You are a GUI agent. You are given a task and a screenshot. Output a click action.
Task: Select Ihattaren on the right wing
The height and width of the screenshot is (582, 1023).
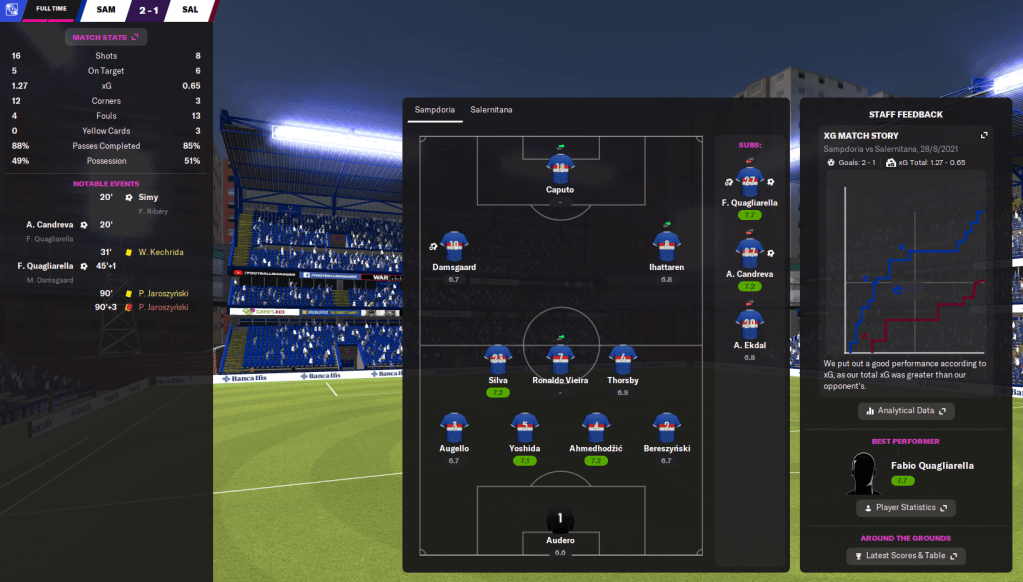click(x=666, y=246)
